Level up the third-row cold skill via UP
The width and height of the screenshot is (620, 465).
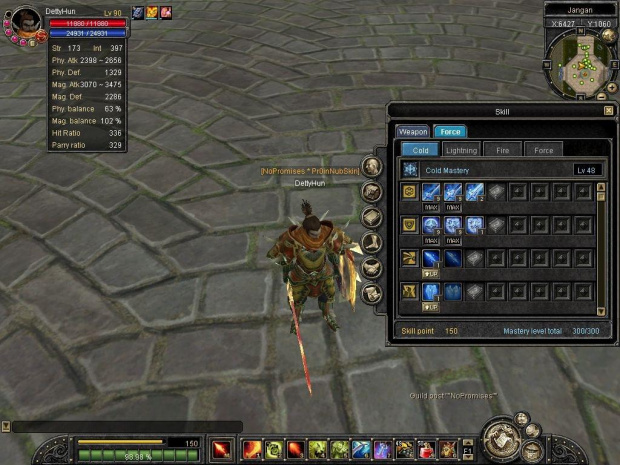[x=431, y=273]
